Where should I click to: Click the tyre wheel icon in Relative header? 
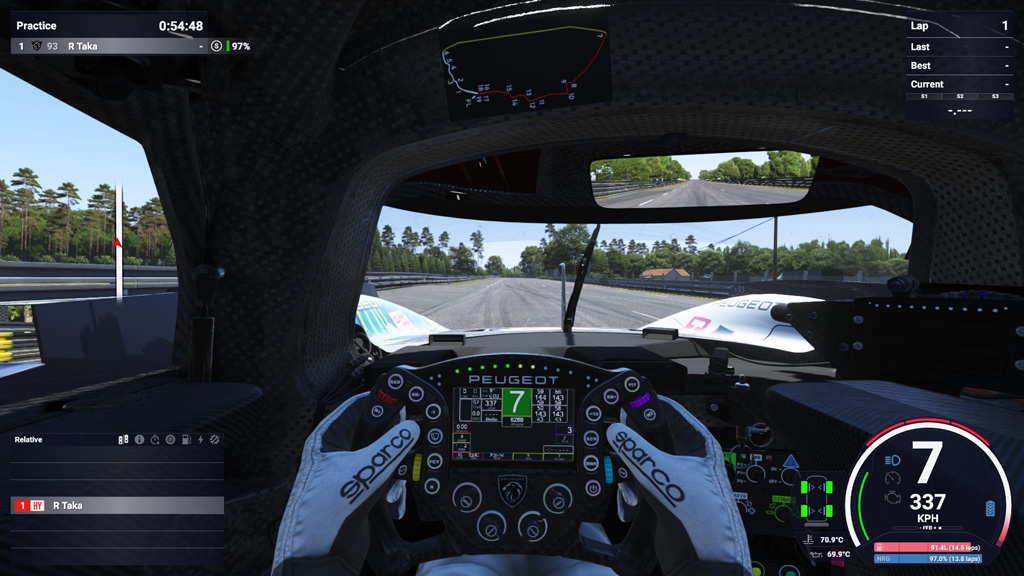[x=170, y=439]
